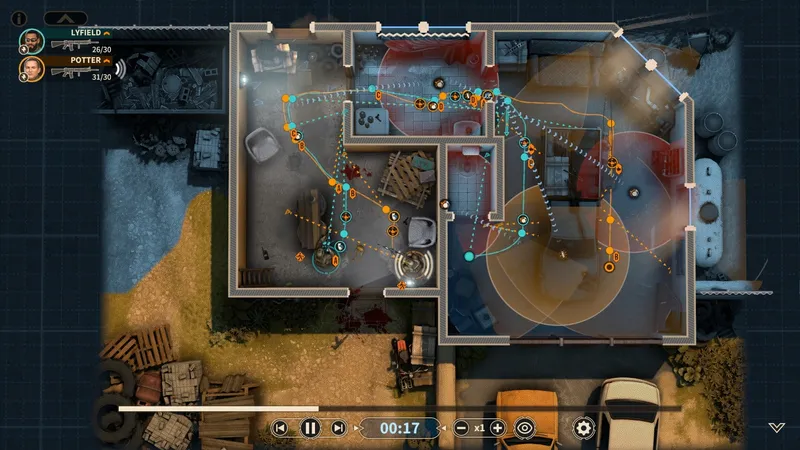Select trooper Potter's portrait
The width and height of the screenshot is (800, 450).
(31, 68)
